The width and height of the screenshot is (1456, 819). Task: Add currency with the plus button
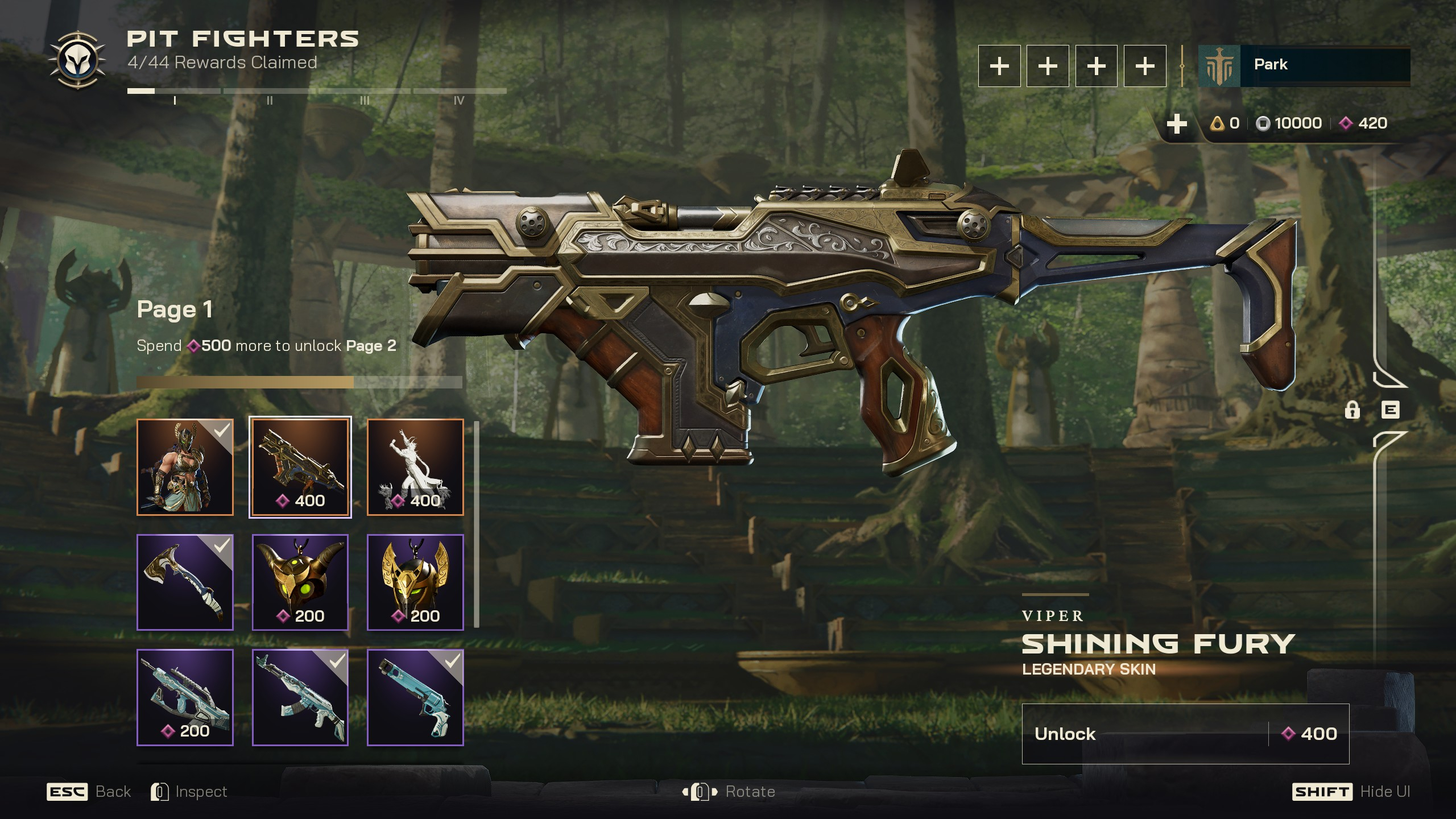tap(1176, 123)
